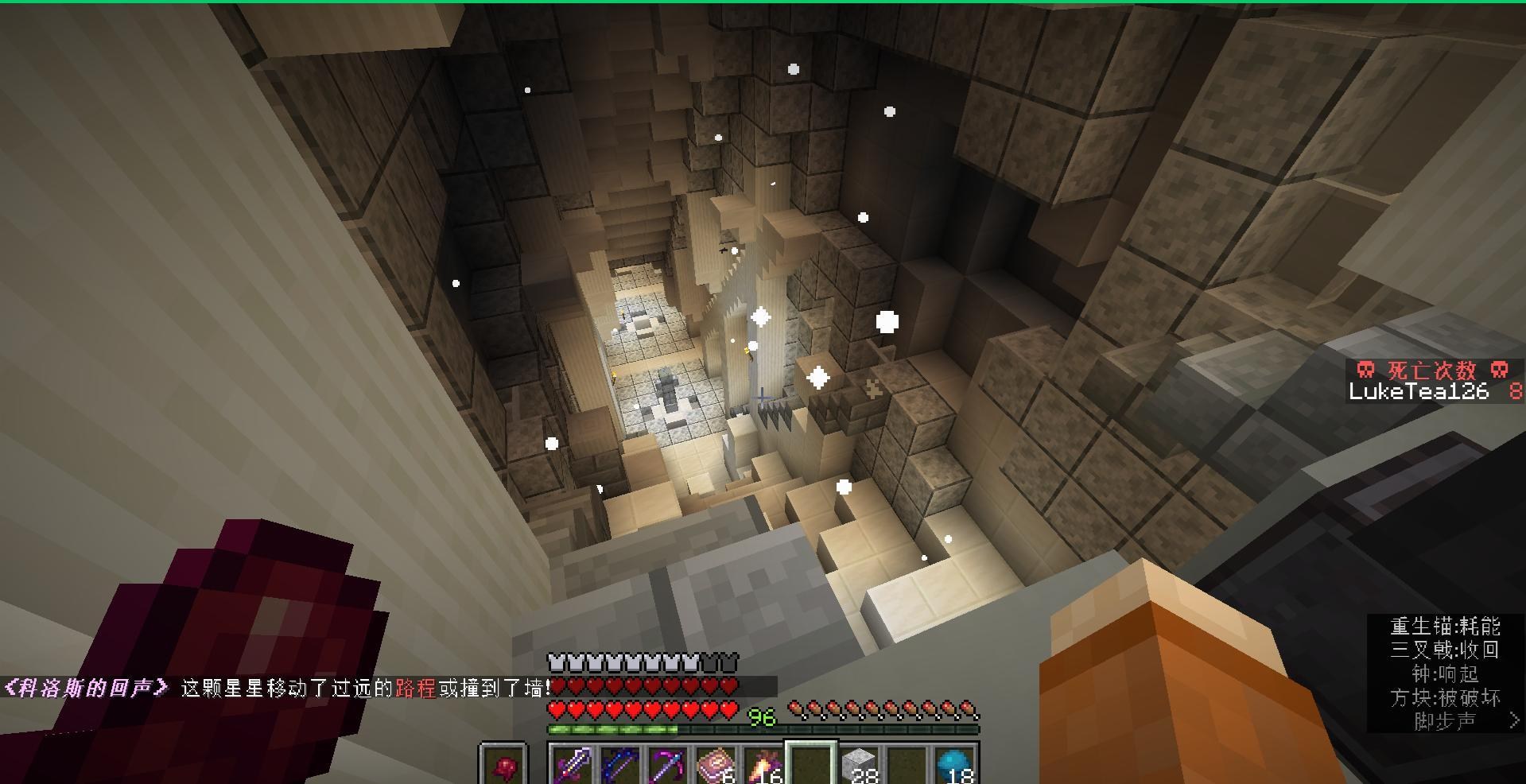Click the 死亡次数 scoreboard header
Viewport: 1526px width, 784px height.
[1431, 368]
